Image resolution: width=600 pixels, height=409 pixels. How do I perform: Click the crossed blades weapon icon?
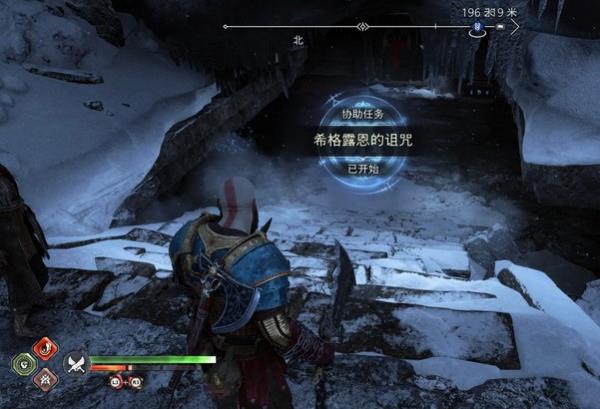pyautogui.click(x=74, y=363)
